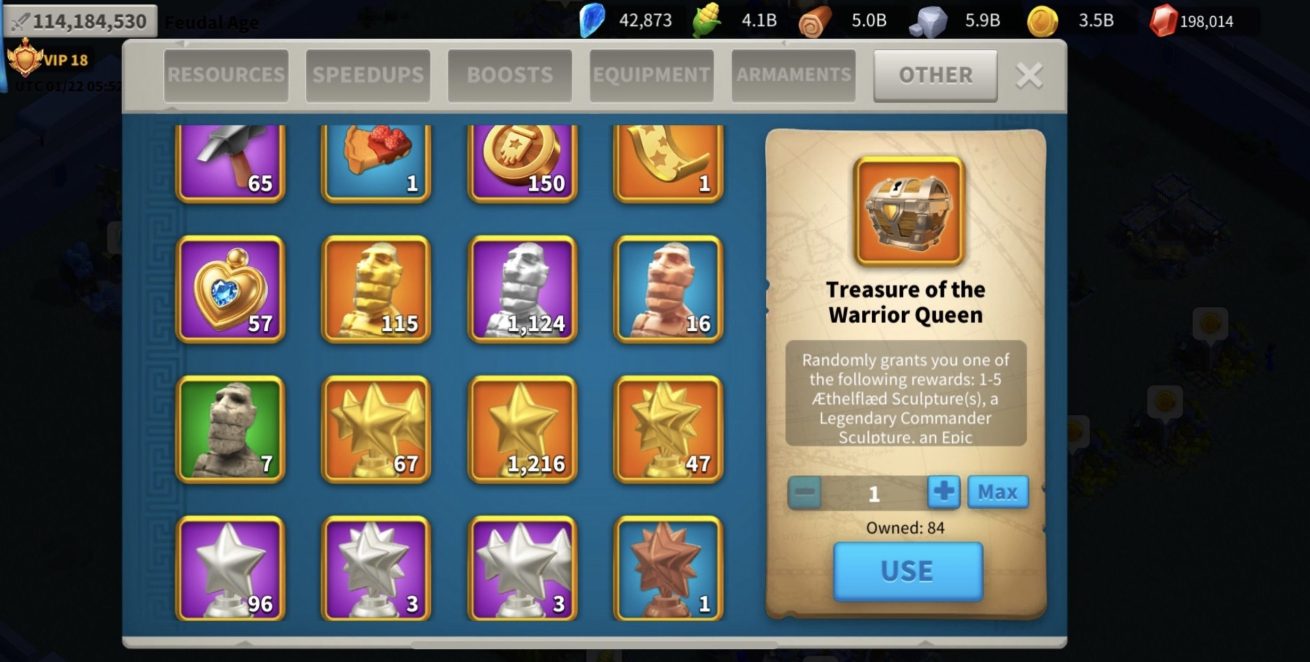Select the single gold star showing 1,216
The width and height of the screenshot is (1310, 662).
tap(522, 430)
